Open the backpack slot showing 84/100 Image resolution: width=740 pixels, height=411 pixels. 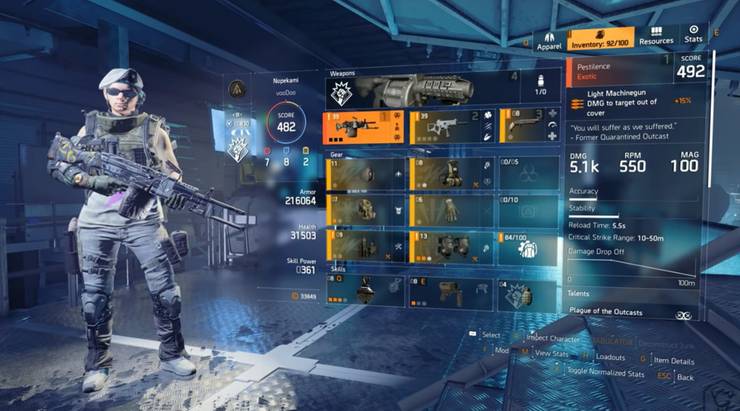[531, 246]
